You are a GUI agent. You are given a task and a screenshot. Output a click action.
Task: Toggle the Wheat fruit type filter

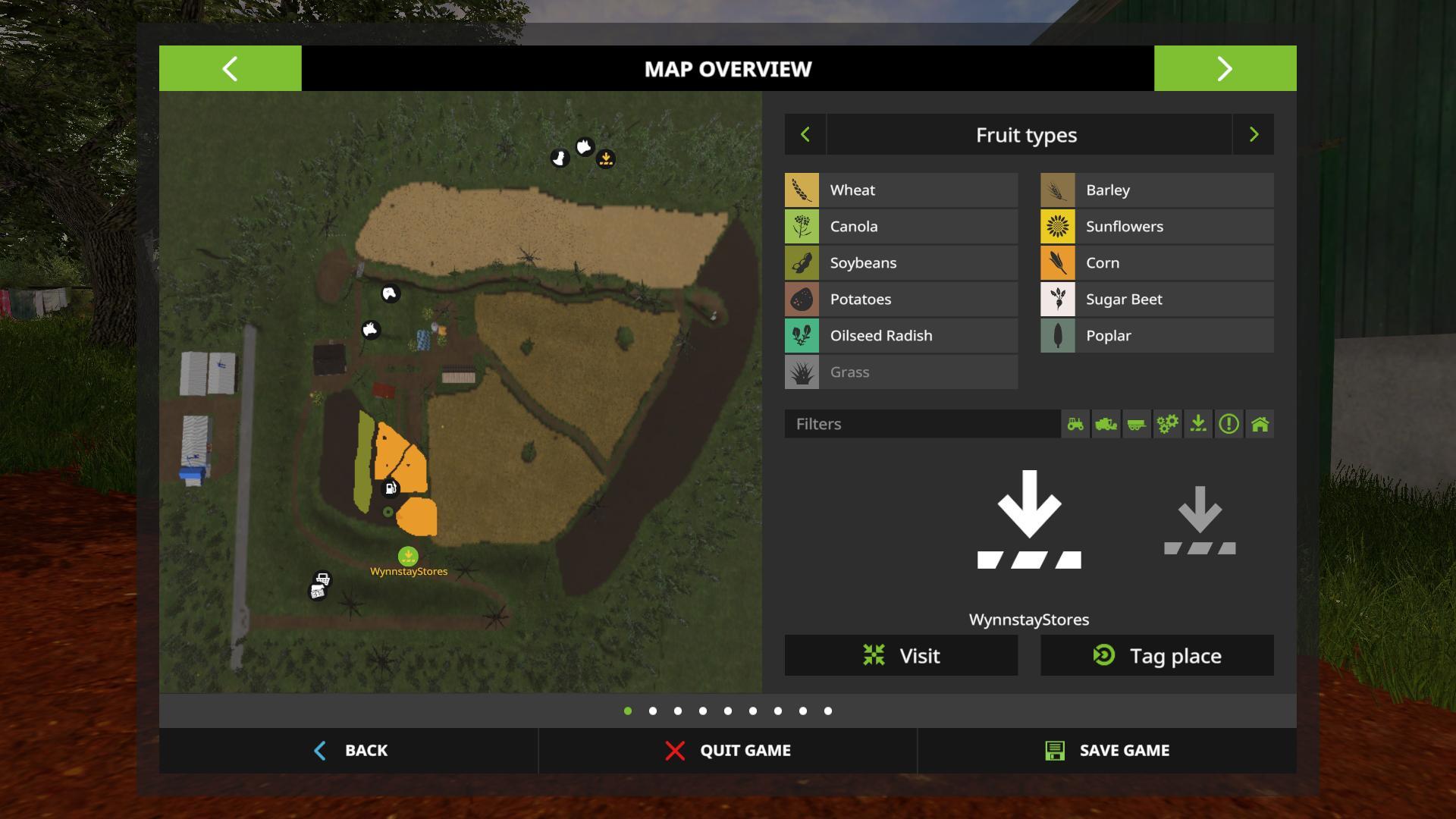click(x=901, y=190)
